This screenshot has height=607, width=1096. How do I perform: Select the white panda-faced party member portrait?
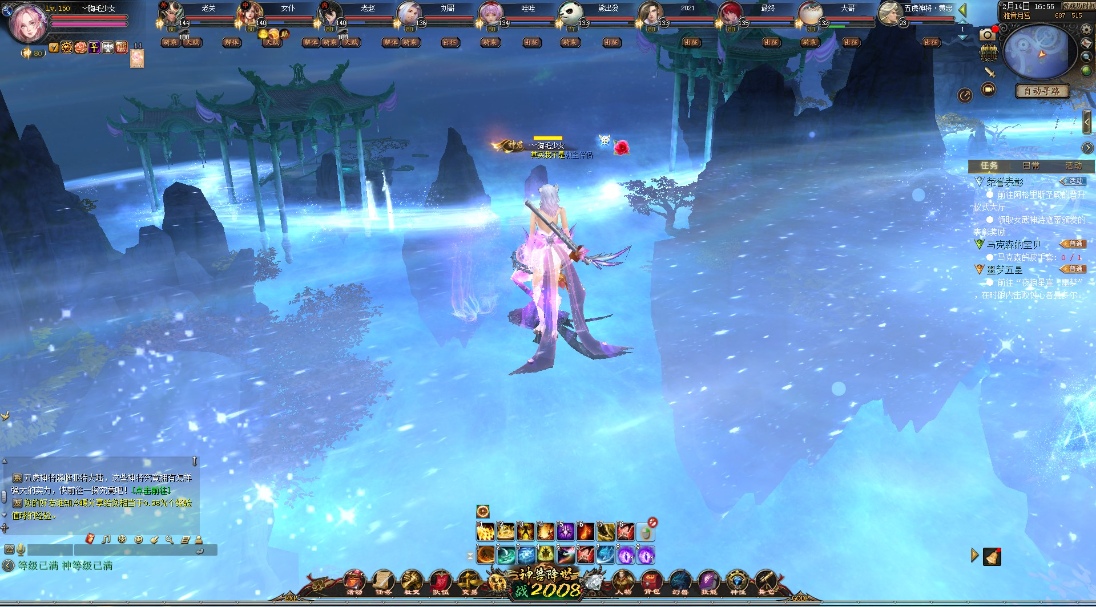pyautogui.click(x=570, y=14)
